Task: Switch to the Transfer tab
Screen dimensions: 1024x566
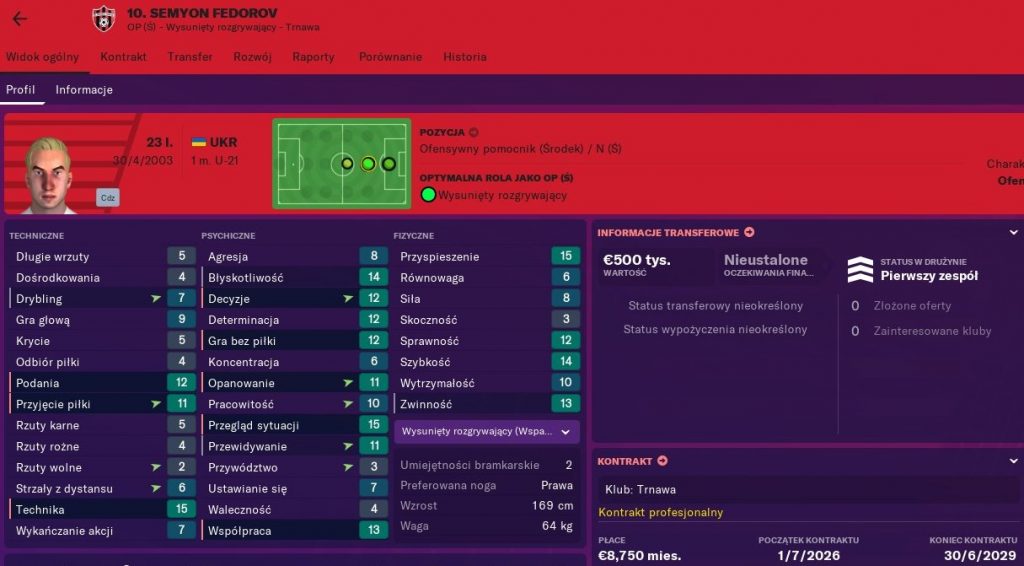Action: pyautogui.click(x=190, y=57)
